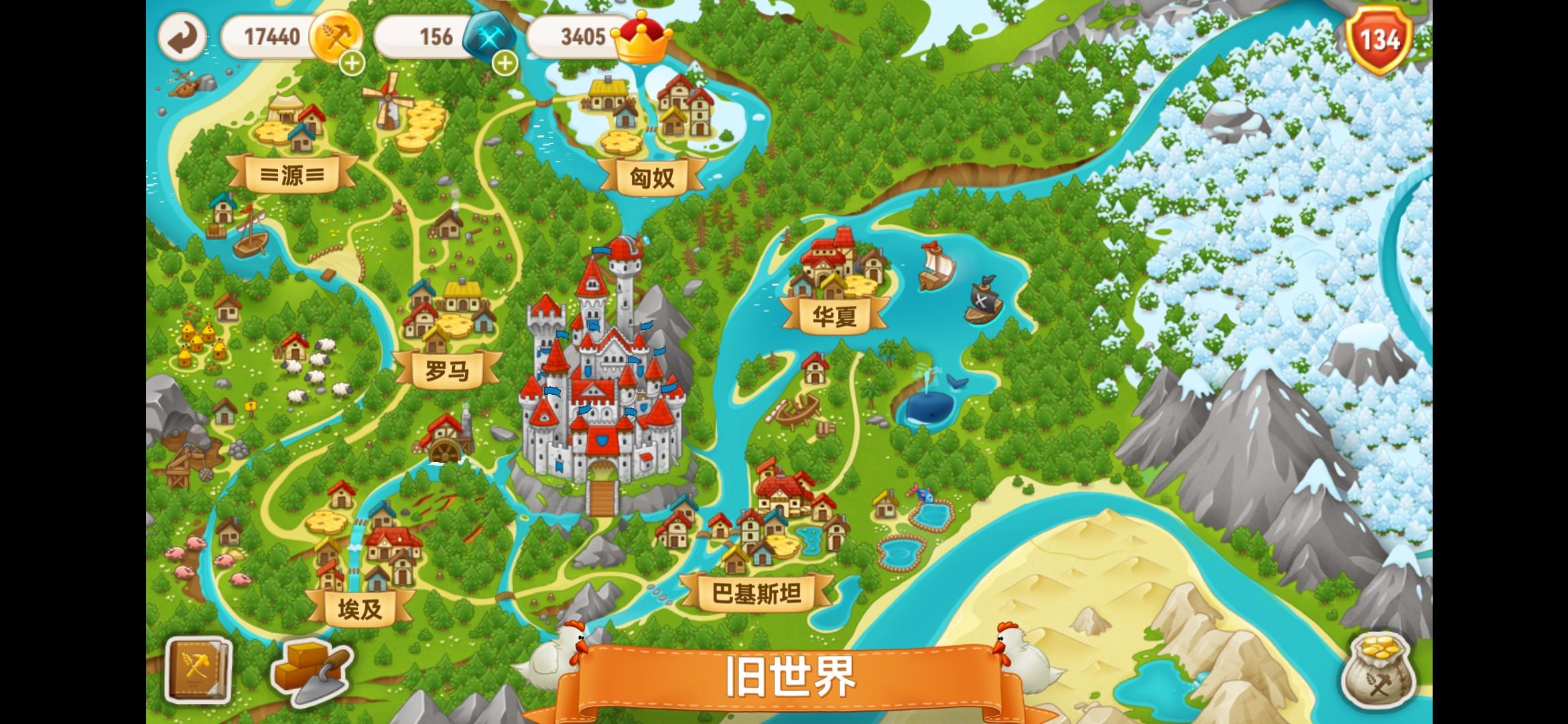
Task: Tap the crown score icon
Action: click(x=641, y=40)
